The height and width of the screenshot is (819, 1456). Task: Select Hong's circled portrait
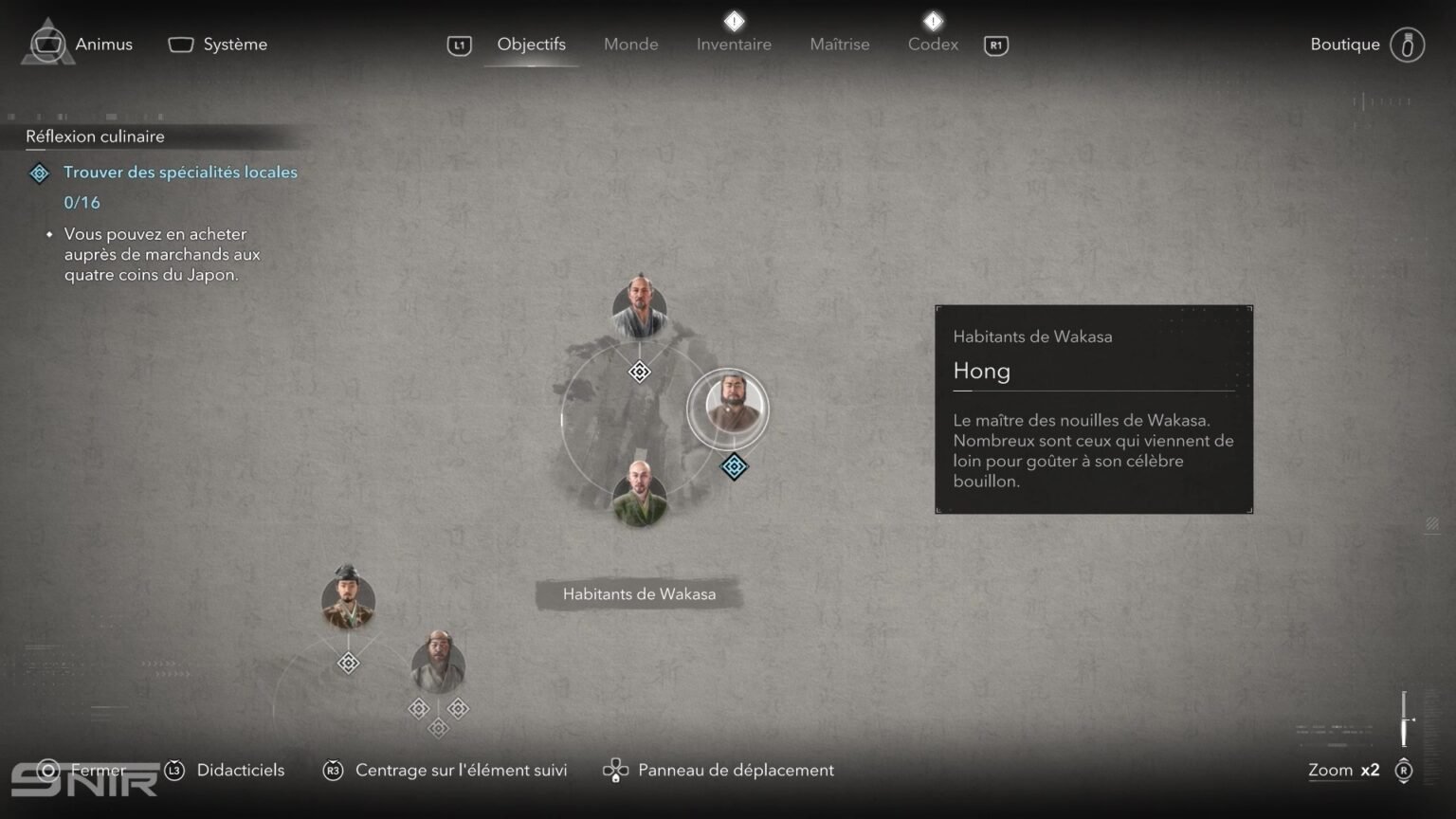[x=728, y=408]
